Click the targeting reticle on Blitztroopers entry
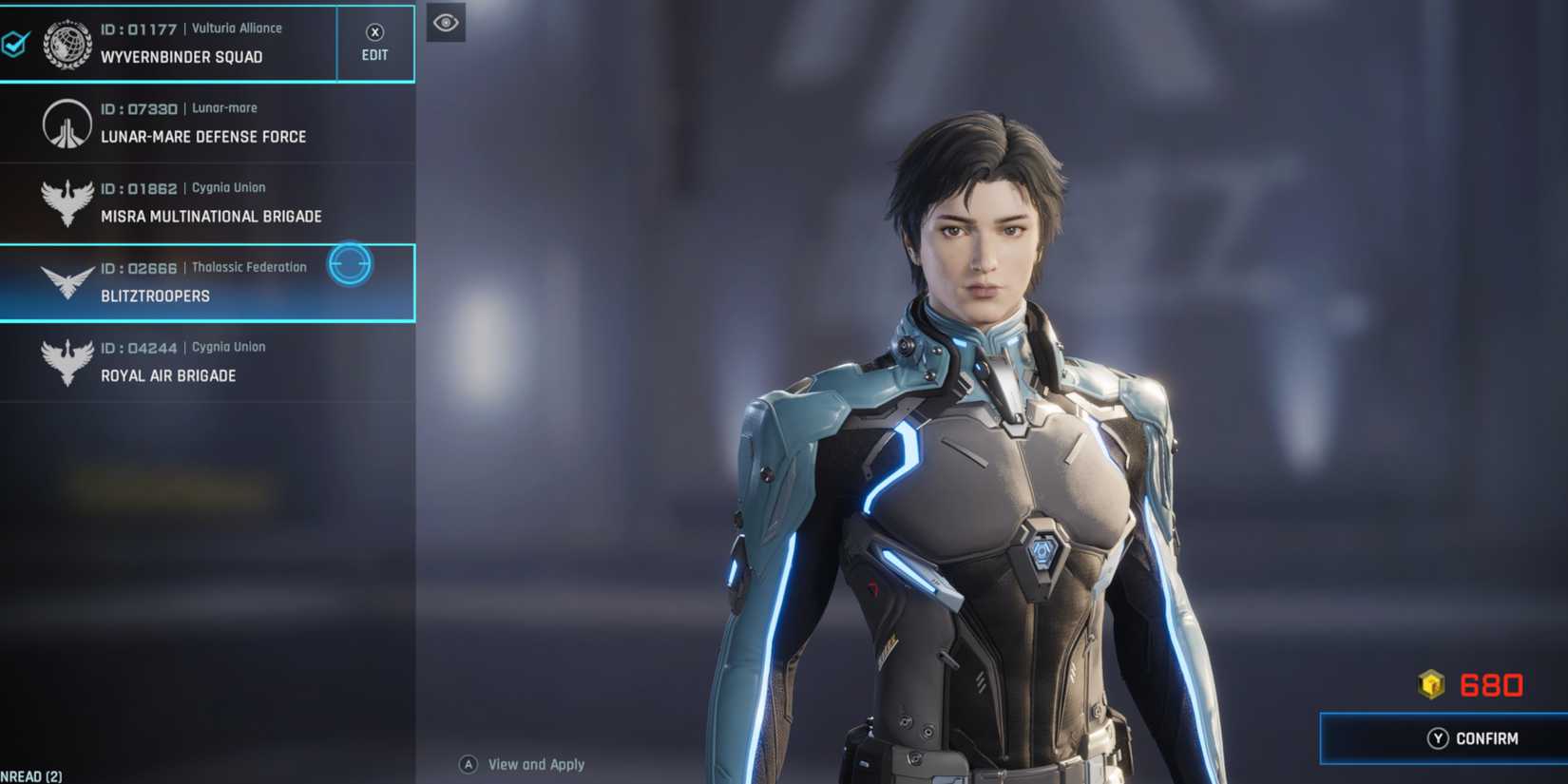This screenshot has height=784, width=1568. (x=350, y=264)
